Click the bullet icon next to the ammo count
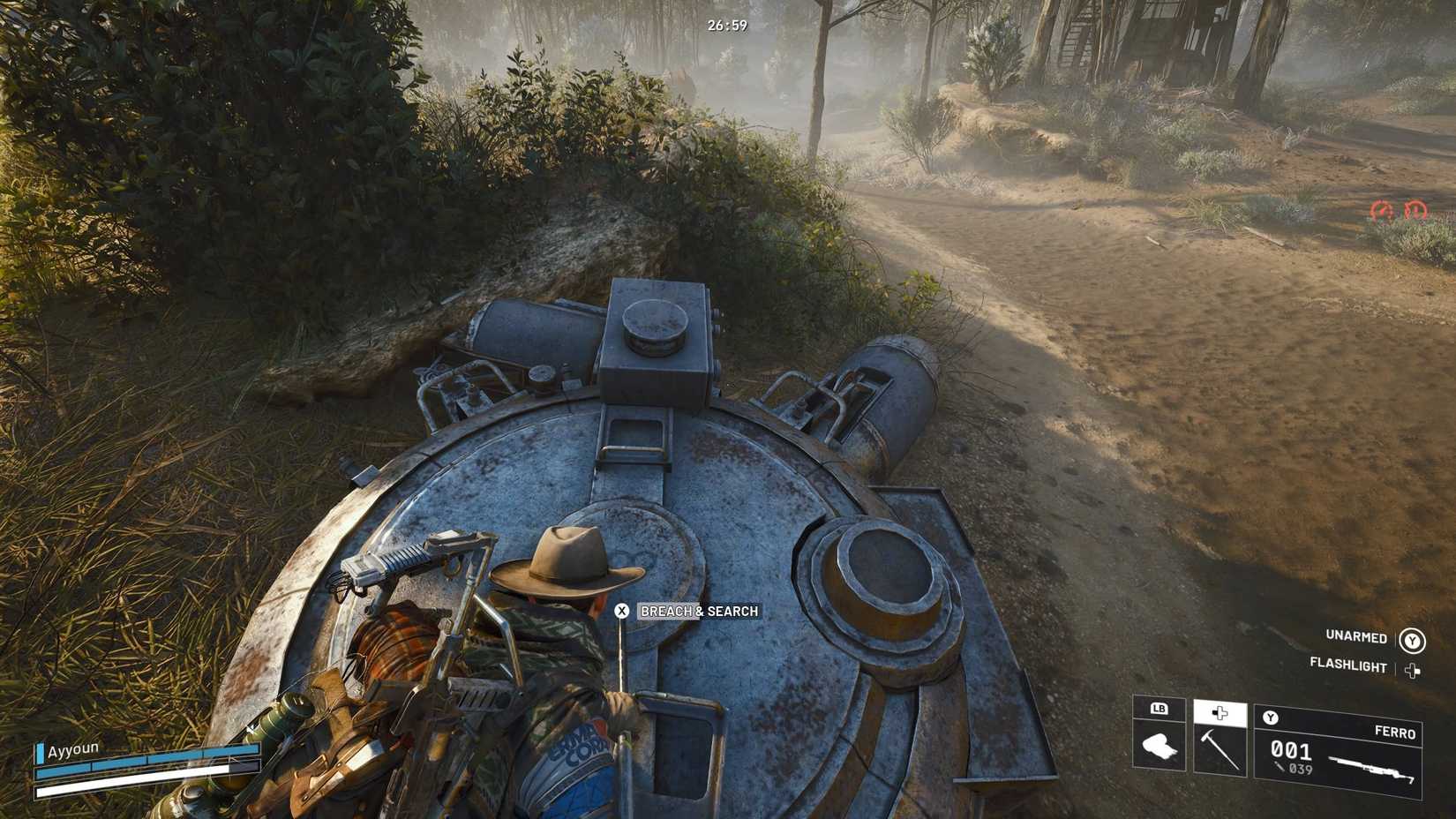Viewport: 1456px width, 819px height. (1280, 766)
